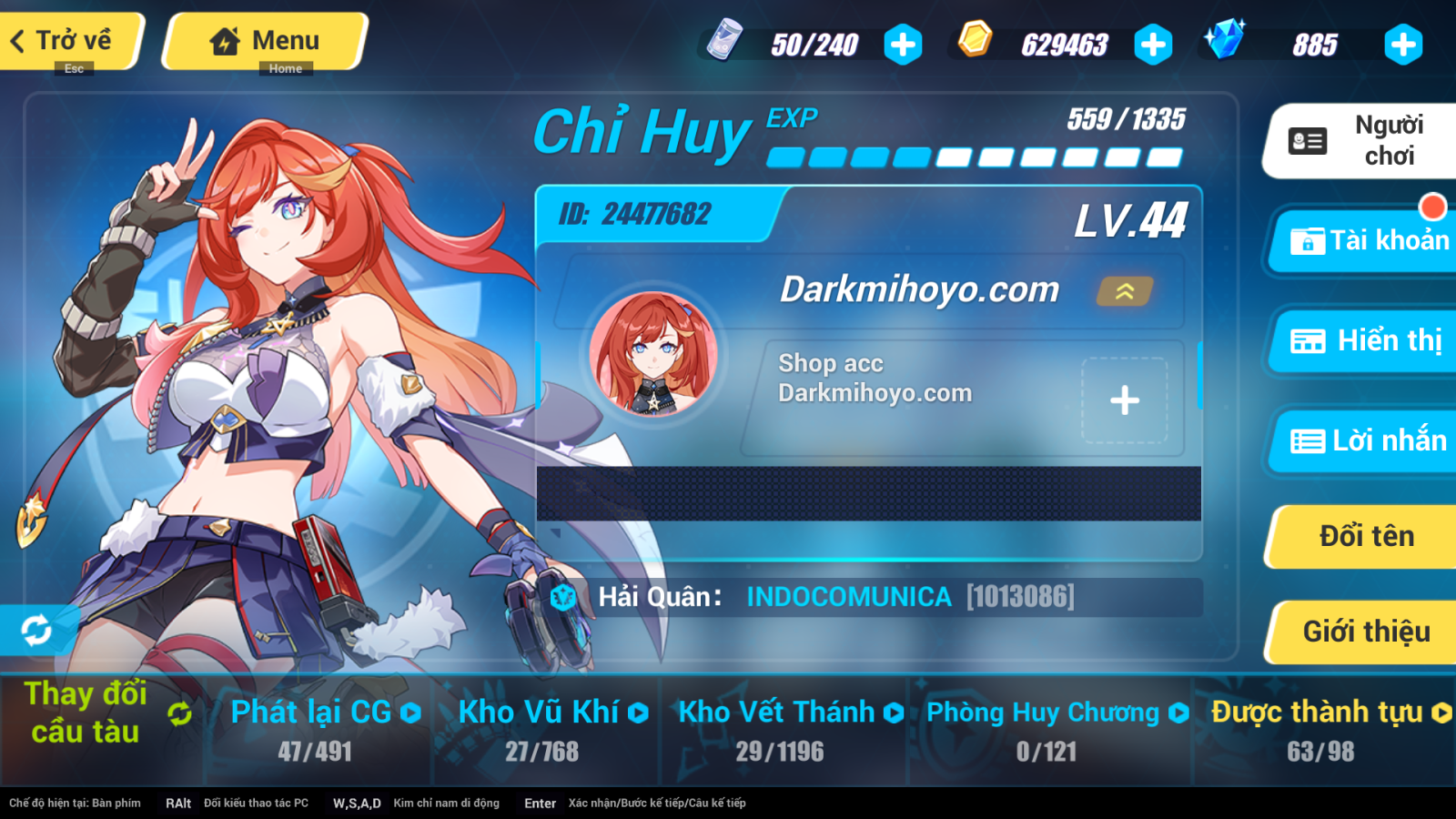
Task: Collapse the signature with the yellow chevron
Action: click(x=1125, y=292)
